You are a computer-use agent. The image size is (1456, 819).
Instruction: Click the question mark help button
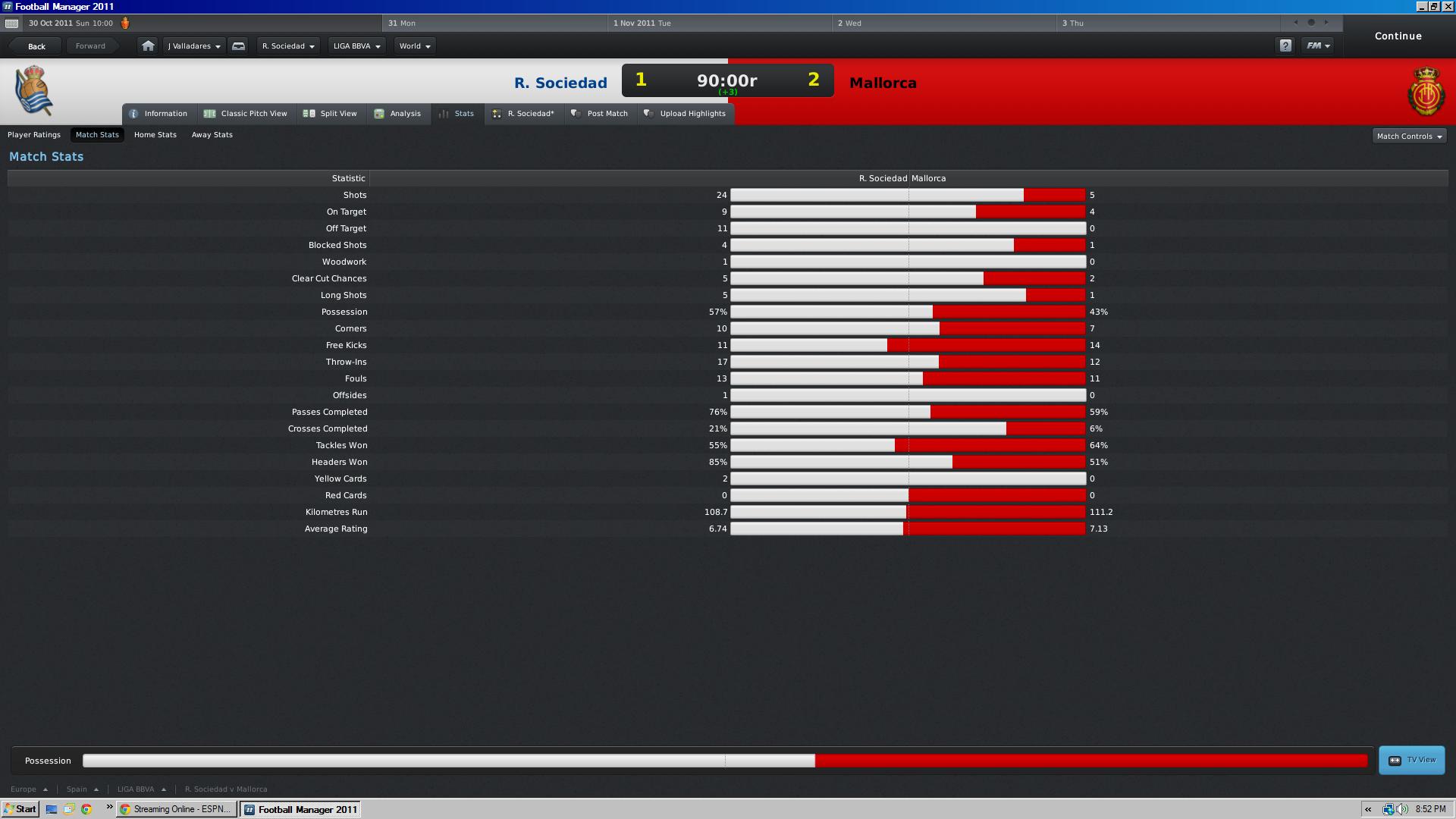pos(1285,46)
